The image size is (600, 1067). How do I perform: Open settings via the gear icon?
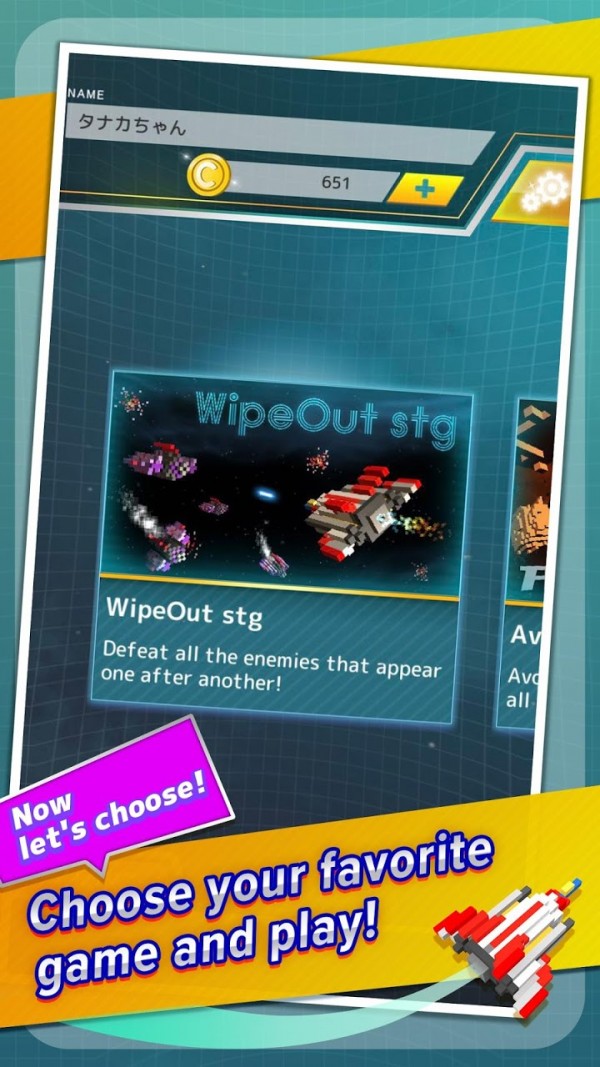[x=546, y=192]
